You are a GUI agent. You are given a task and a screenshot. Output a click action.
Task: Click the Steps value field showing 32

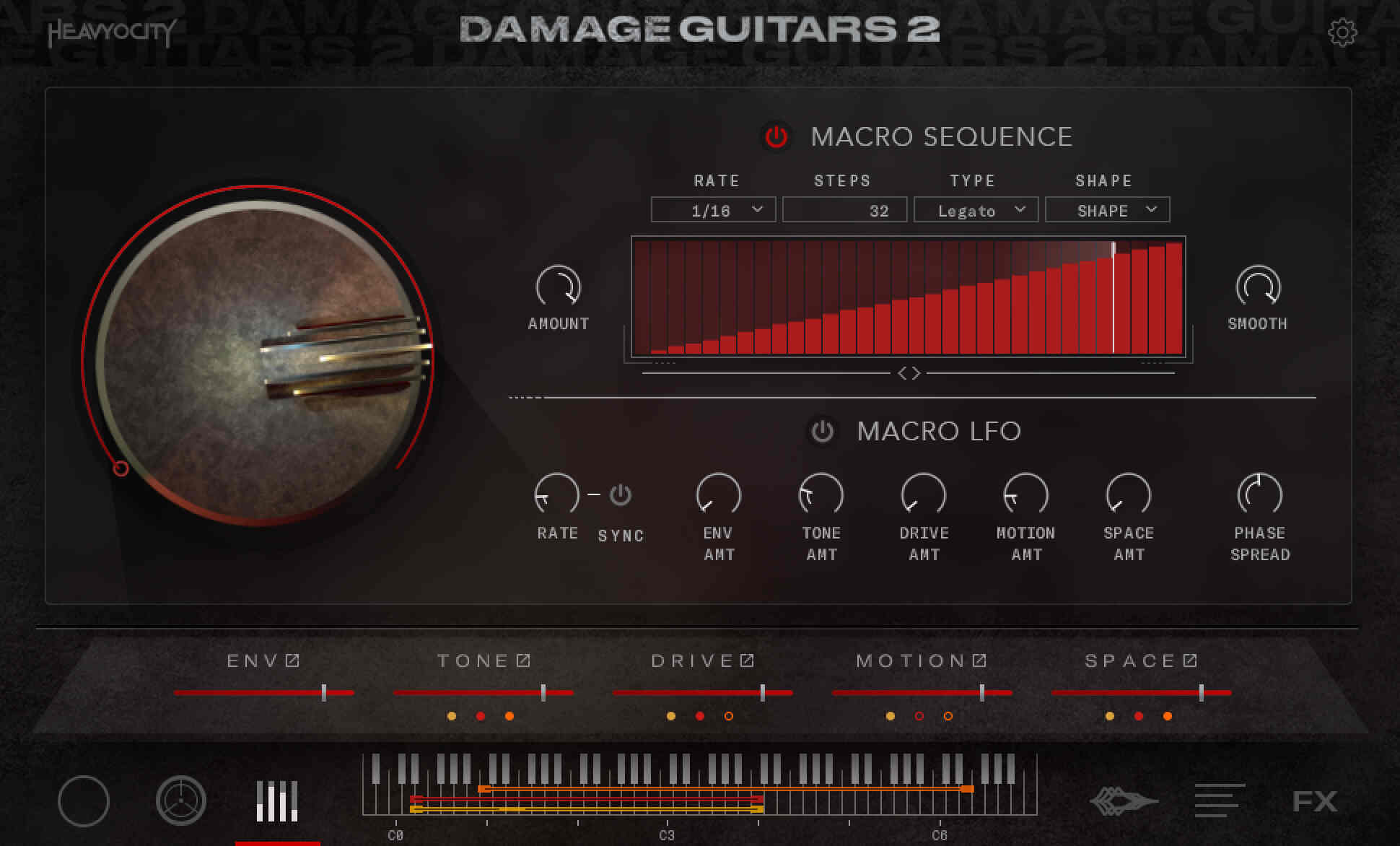click(x=844, y=209)
